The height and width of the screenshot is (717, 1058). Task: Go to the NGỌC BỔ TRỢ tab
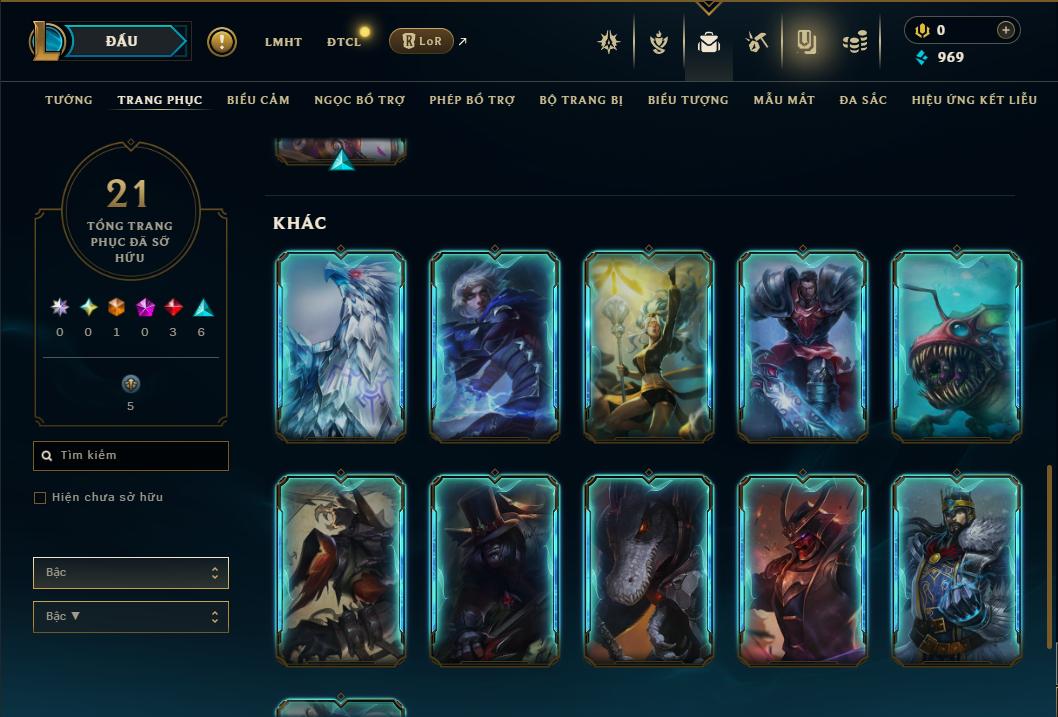(x=359, y=100)
